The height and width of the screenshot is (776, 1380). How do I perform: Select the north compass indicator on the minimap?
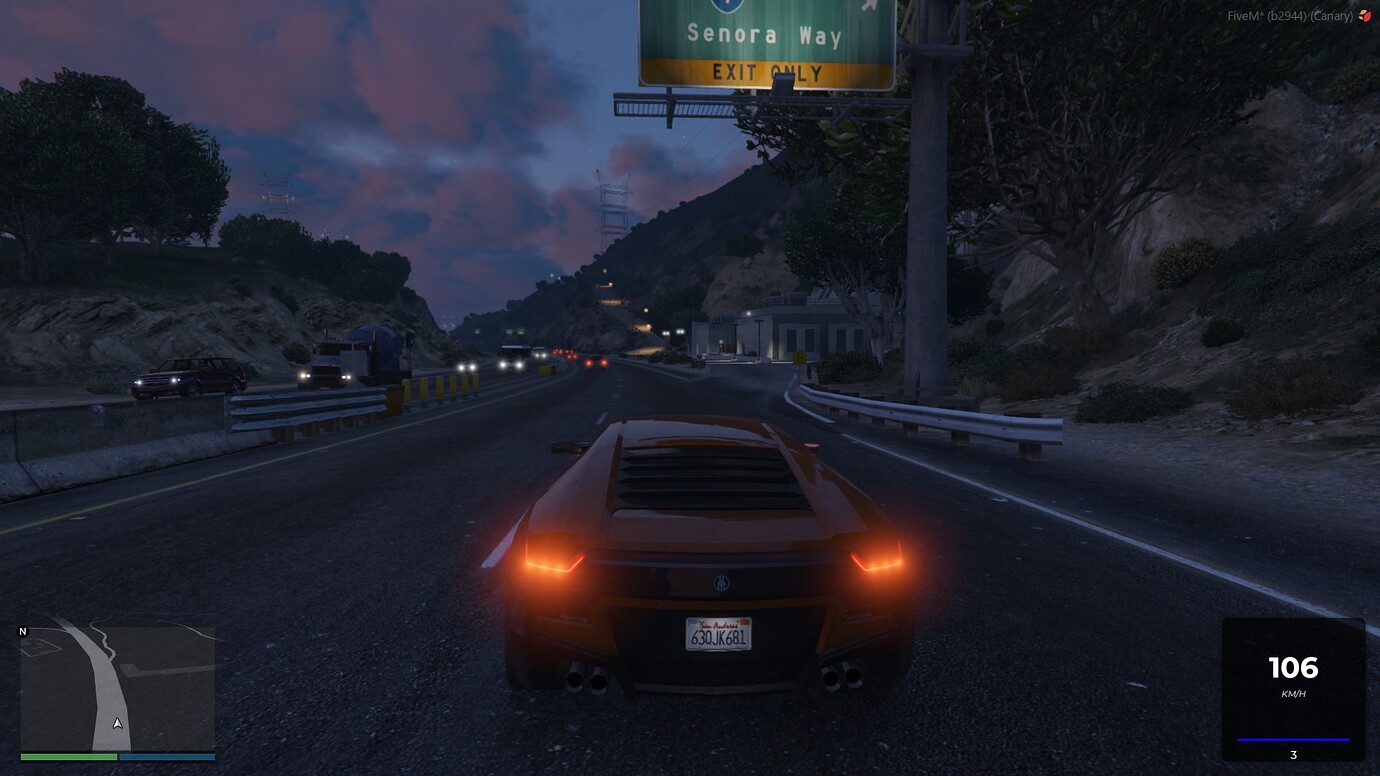(20, 631)
